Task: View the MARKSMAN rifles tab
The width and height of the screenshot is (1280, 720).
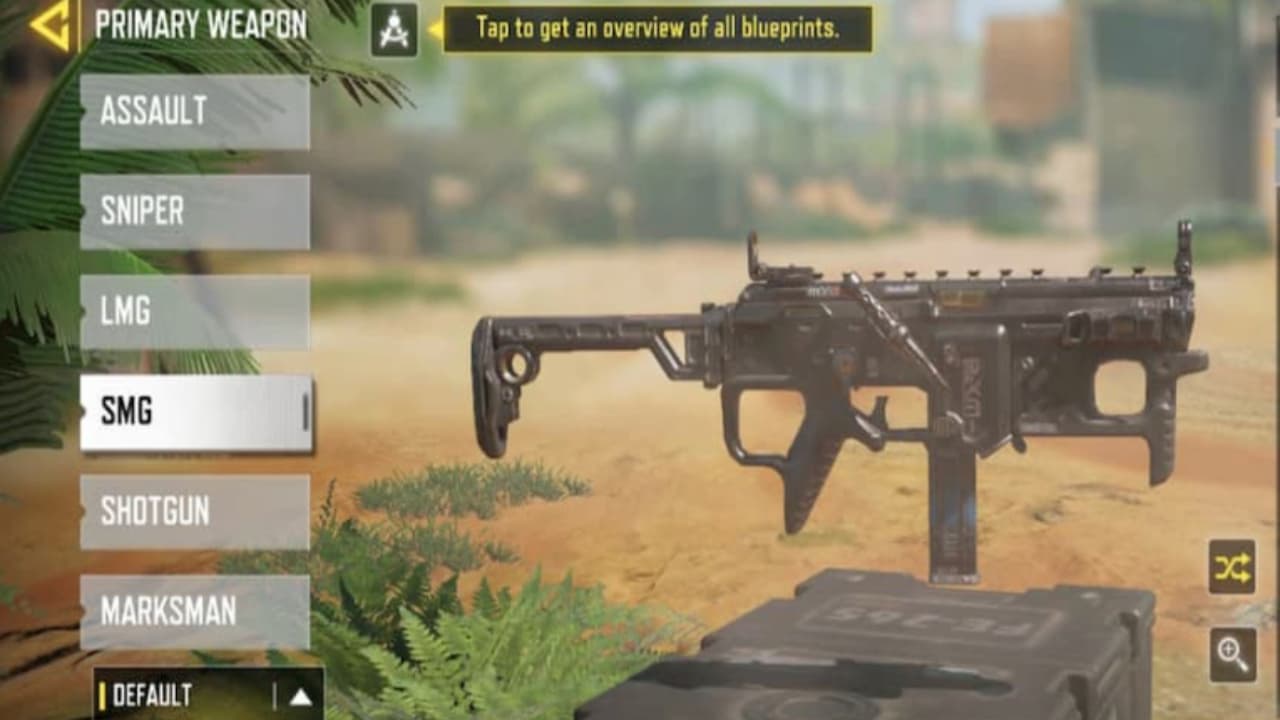Action: coord(193,608)
